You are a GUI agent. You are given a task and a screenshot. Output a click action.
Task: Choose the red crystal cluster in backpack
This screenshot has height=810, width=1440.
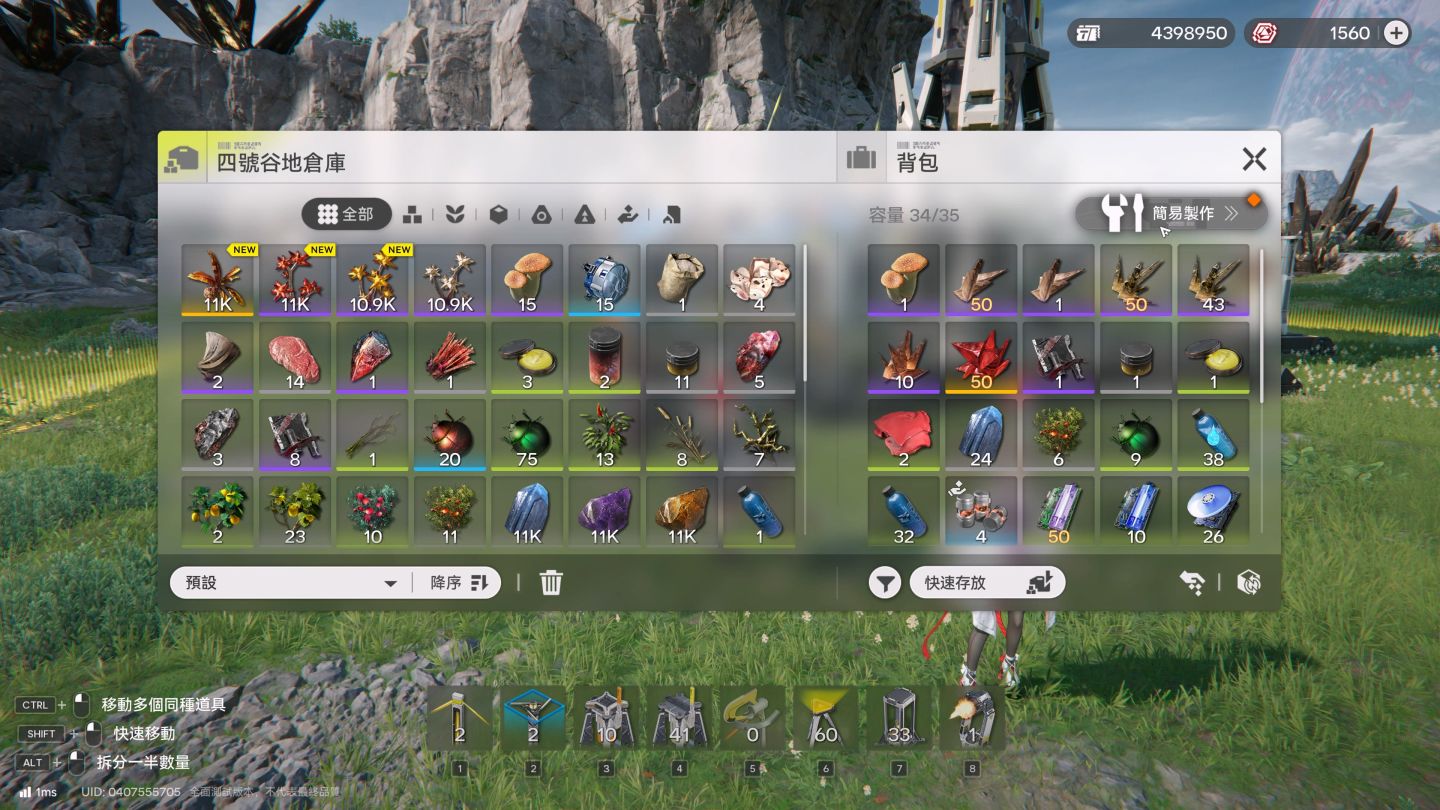pos(981,357)
